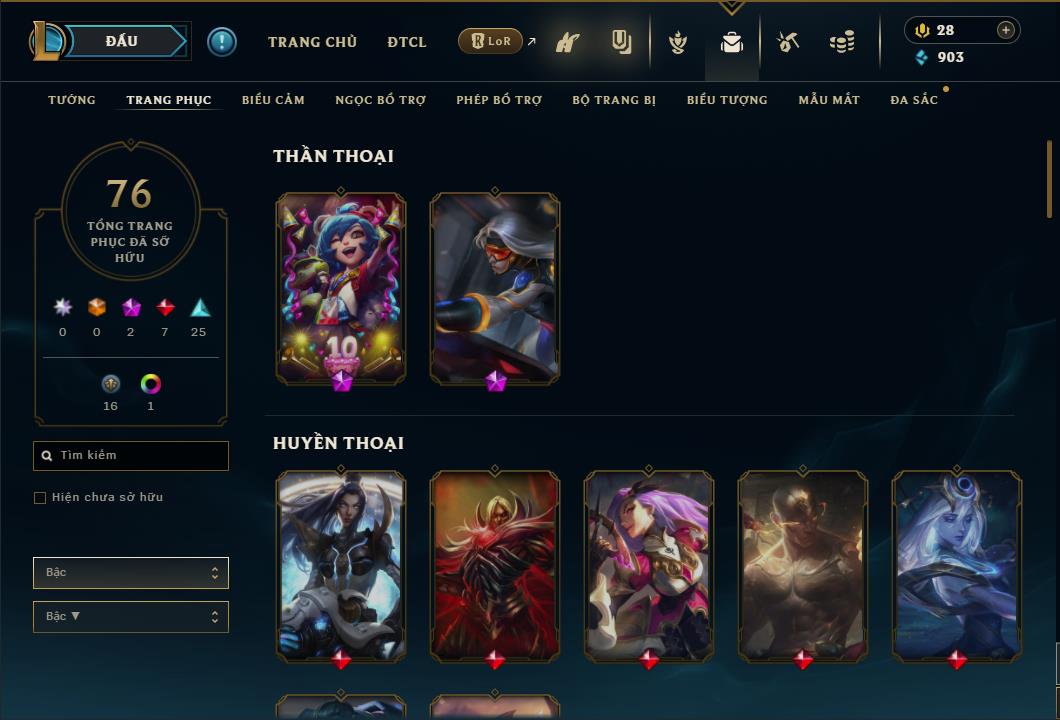The height and width of the screenshot is (720, 1060).
Task: Switch to the ĐA SẮC tab
Action: (914, 100)
